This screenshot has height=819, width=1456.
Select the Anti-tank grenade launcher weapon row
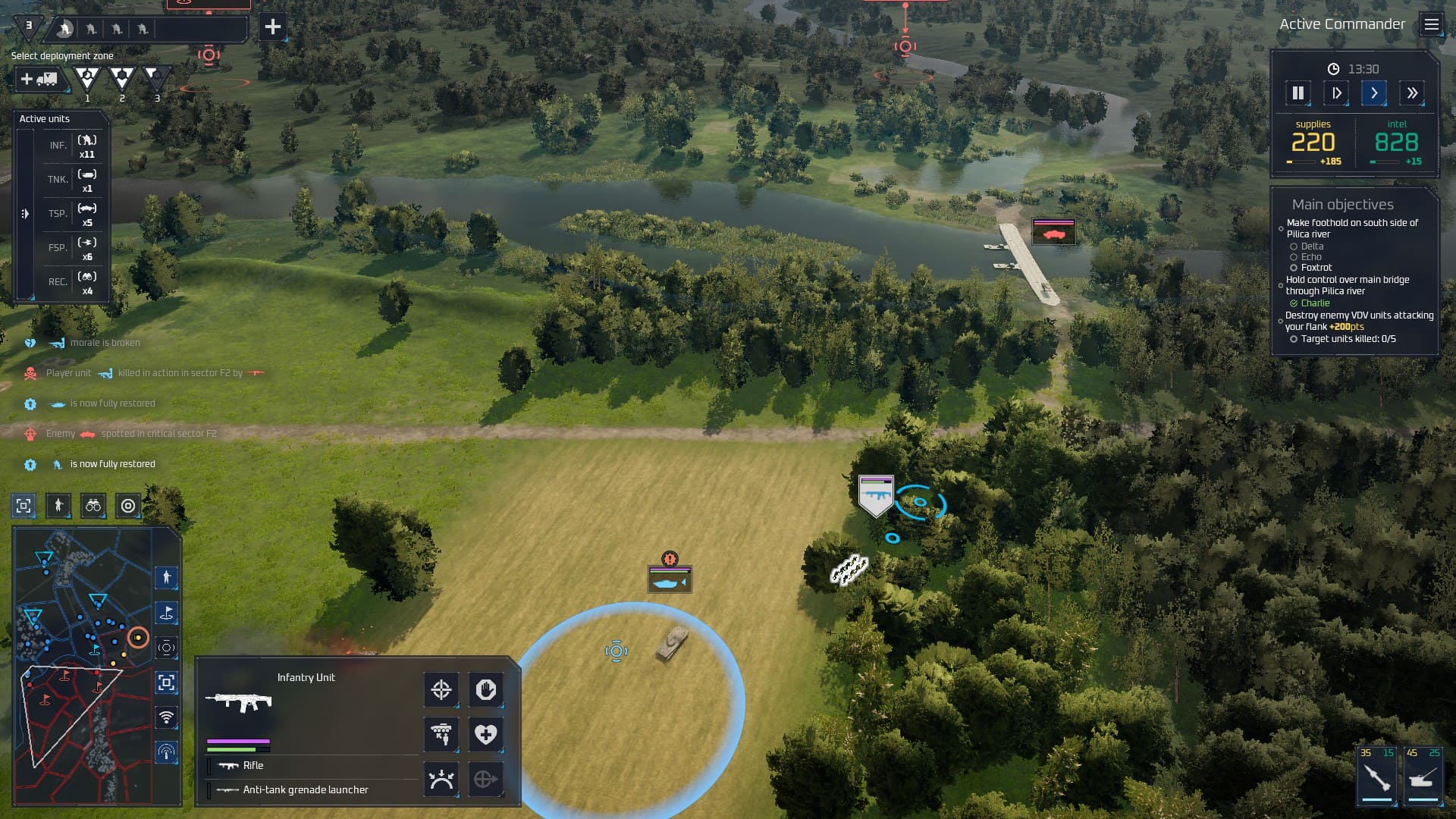pos(306,790)
